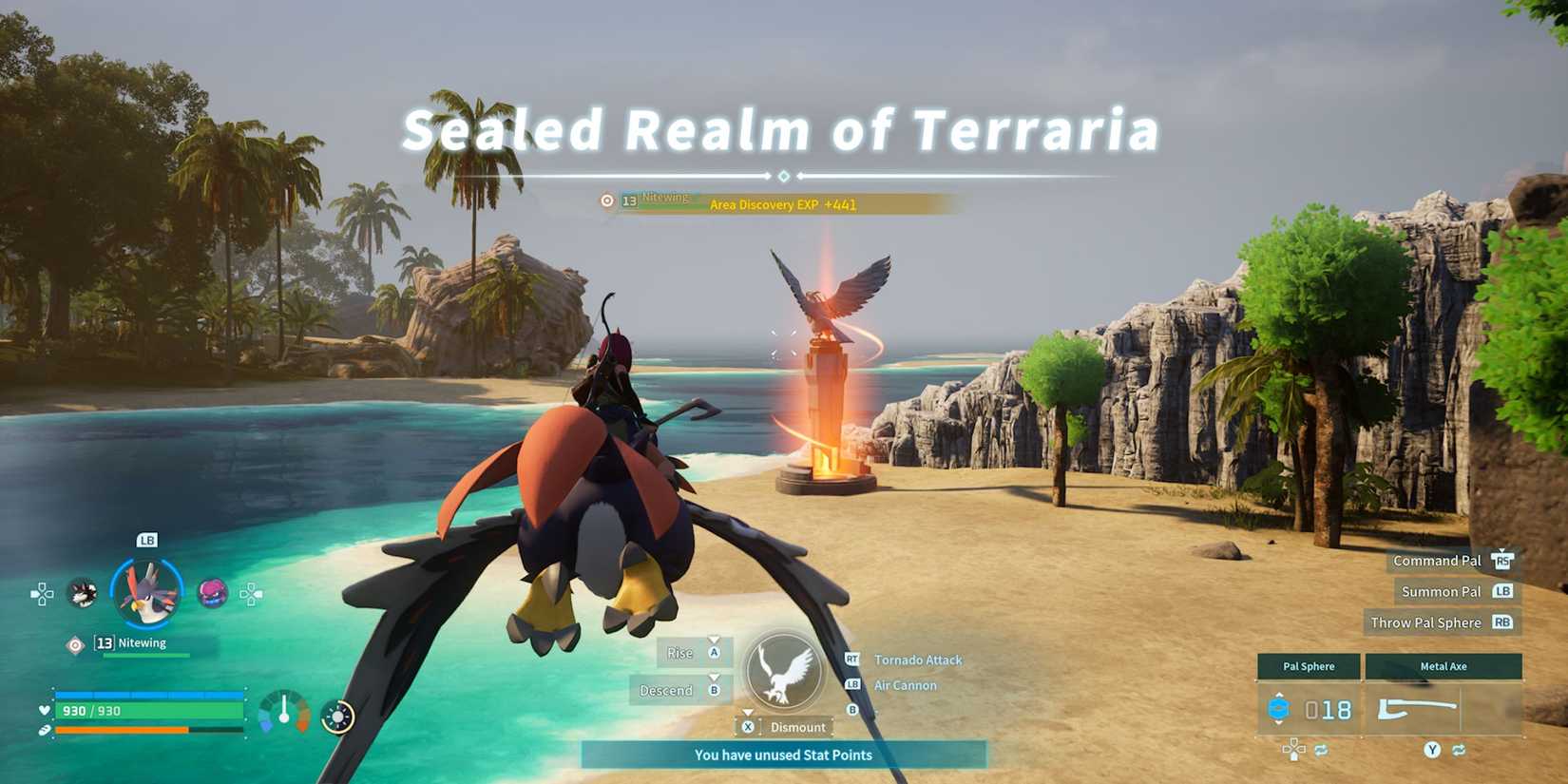Image resolution: width=1568 pixels, height=784 pixels.
Task: Toggle the Pal Sphere cycle arrows icon
Action: click(x=1321, y=749)
